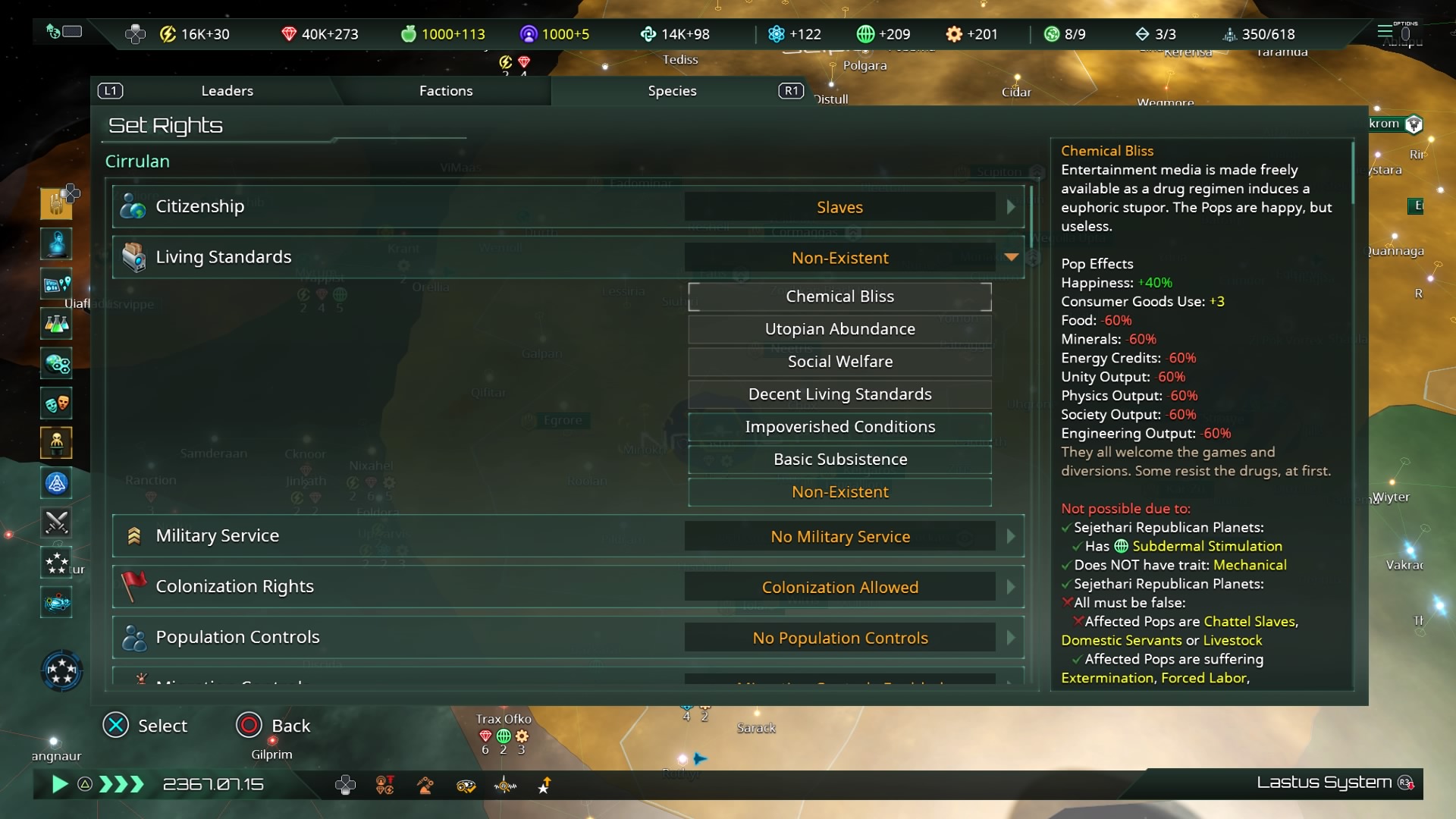Viewport: 1456px width, 819px height.
Task: Choose Chemical Bliss living standard
Action: tap(839, 297)
